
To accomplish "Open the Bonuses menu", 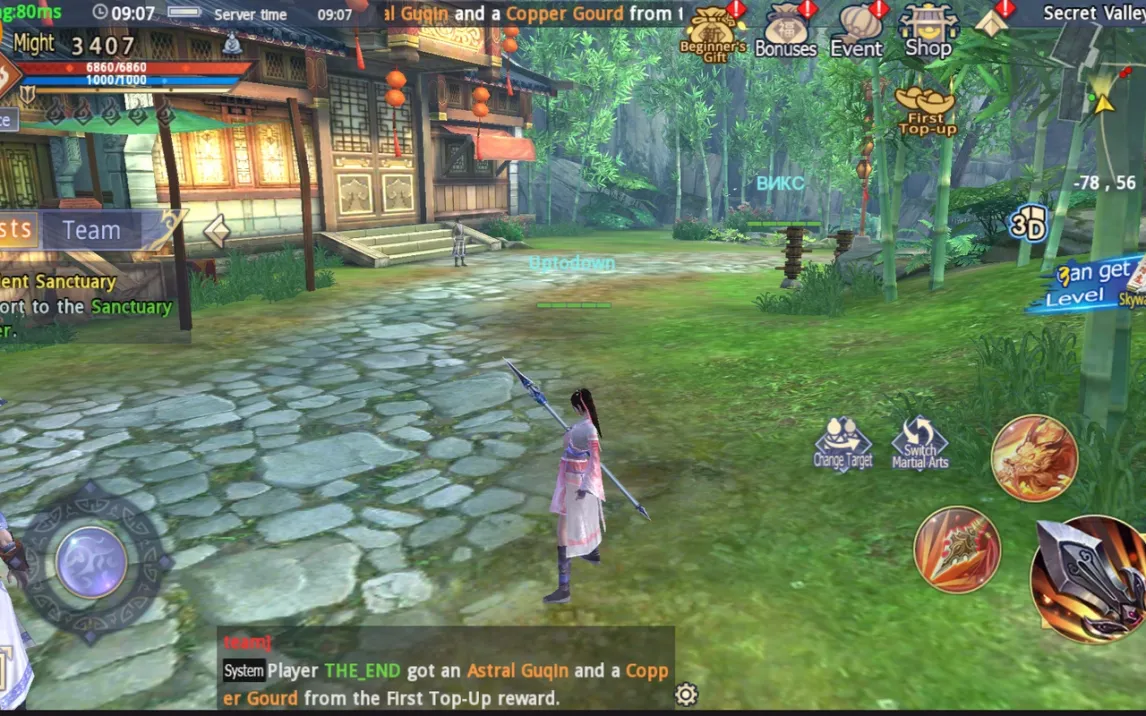I will (785, 32).
